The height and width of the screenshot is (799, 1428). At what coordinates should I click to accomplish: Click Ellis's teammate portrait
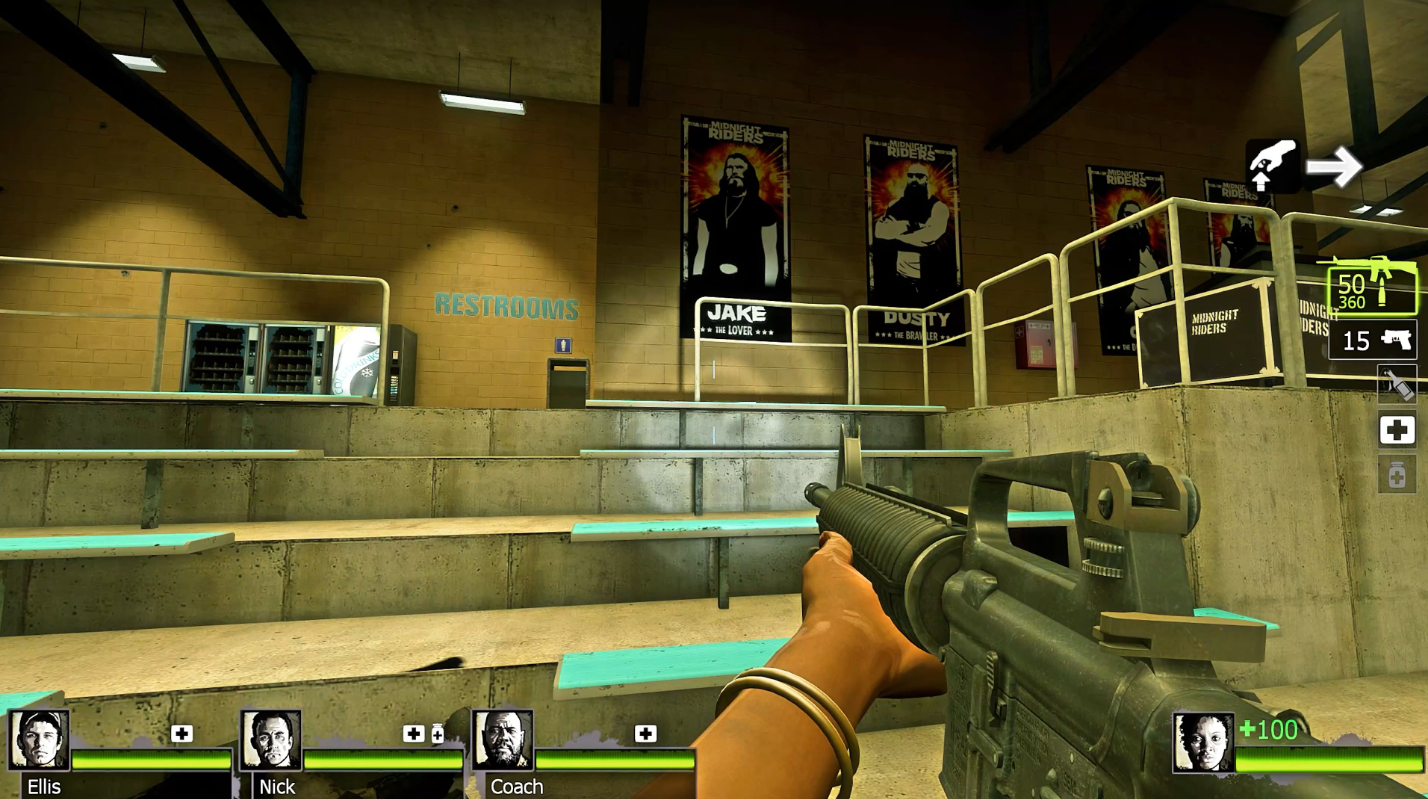point(39,740)
